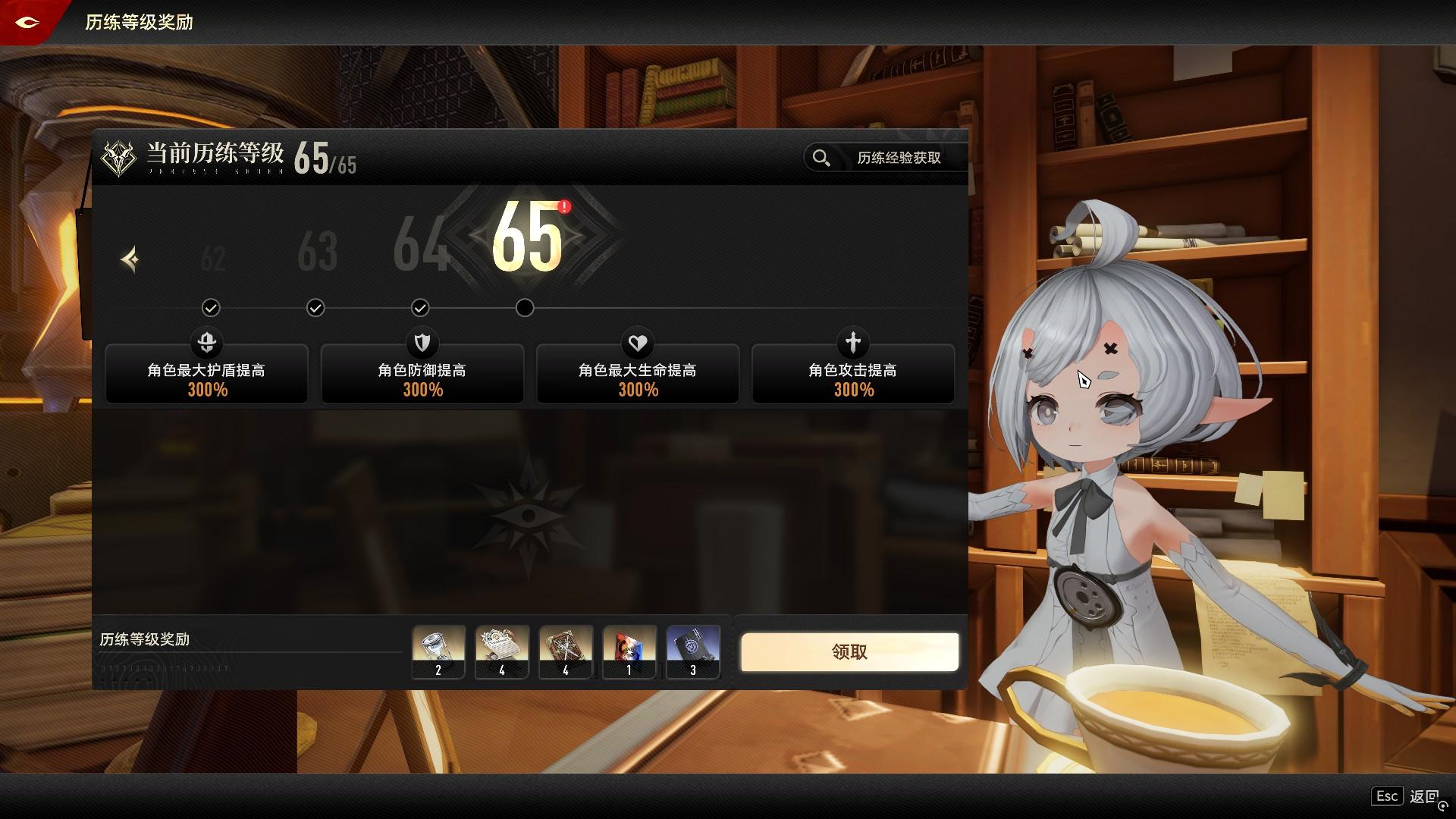1456x819 pixels.
Task: Claim the level 65 rewards with 领取
Action: click(x=849, y=652)
